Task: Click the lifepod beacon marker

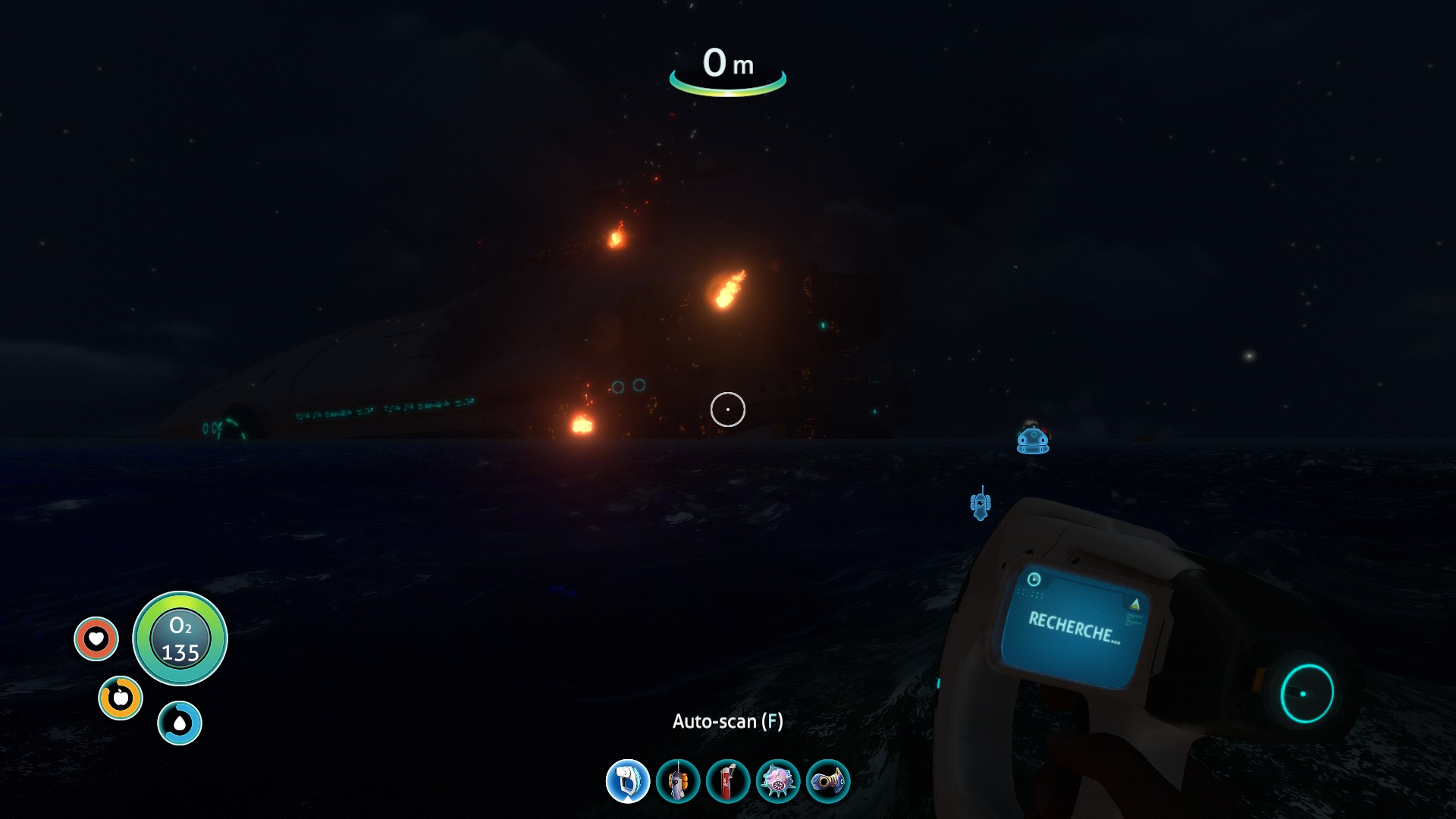Action: coord(1033,441)
